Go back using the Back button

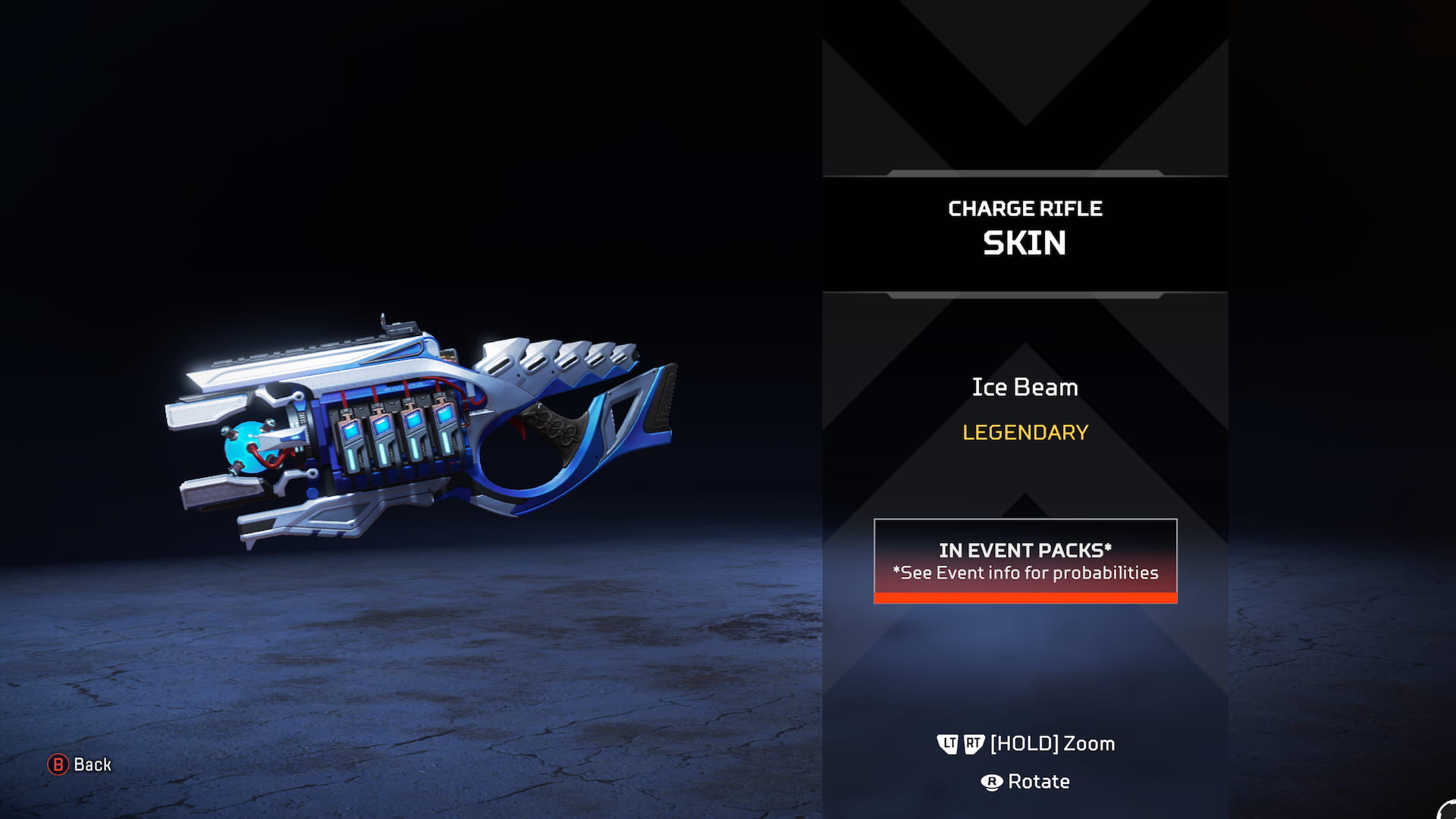(x=80, y=764)
